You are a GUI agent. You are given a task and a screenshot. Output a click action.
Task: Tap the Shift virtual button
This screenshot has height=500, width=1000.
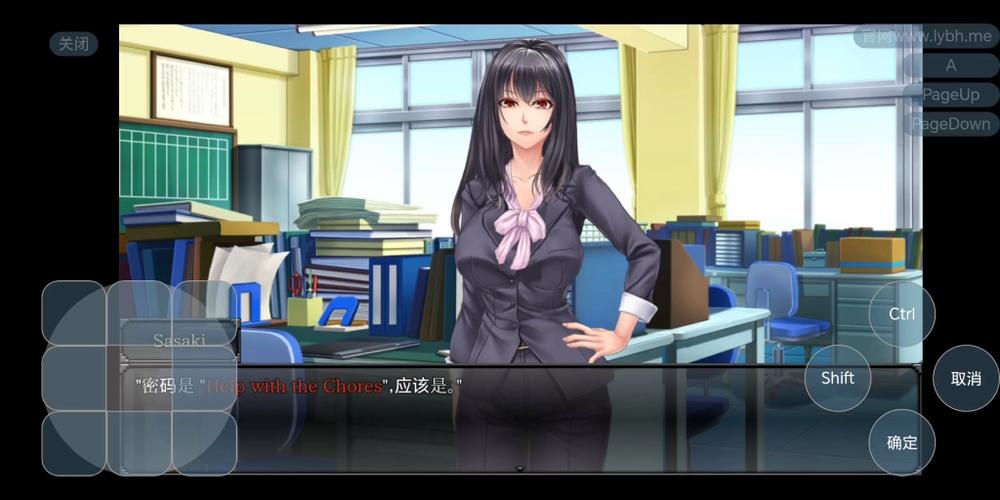(x=837, y=378)
